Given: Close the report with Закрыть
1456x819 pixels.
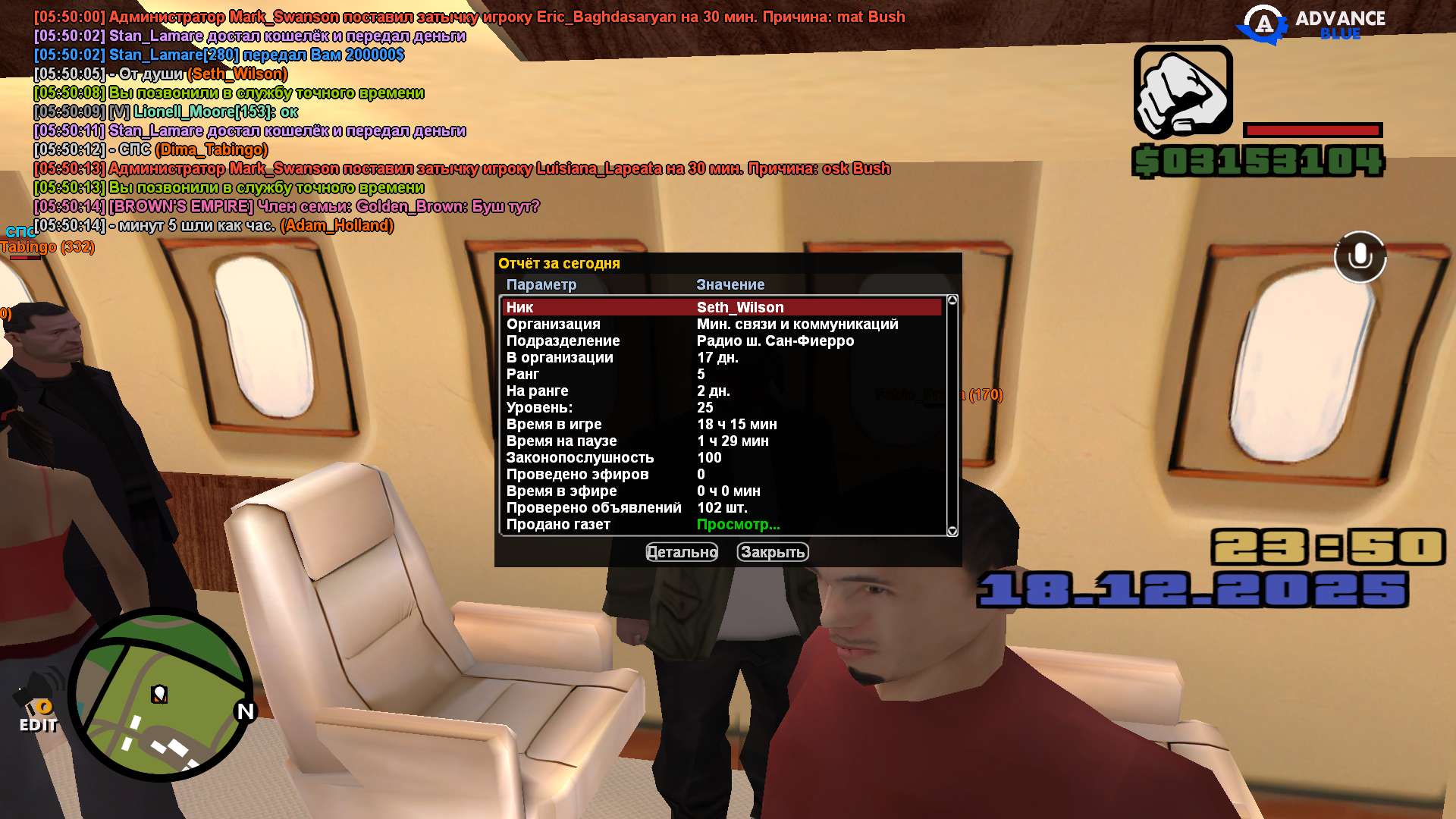Looking at the screenshot, I should tap(772, 552).
